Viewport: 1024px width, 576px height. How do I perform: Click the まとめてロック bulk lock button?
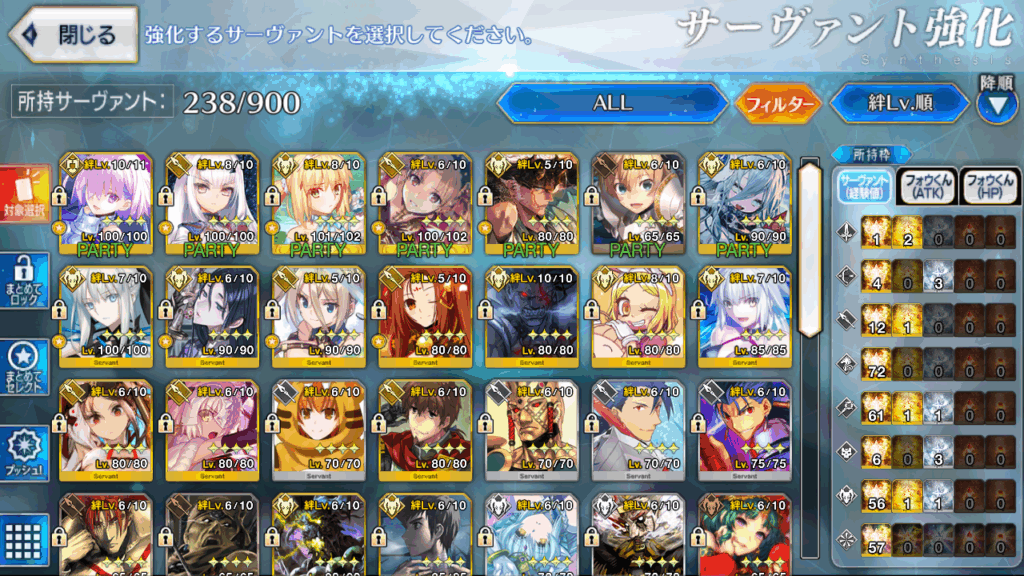pyautogui.click(x=25, y=281)
